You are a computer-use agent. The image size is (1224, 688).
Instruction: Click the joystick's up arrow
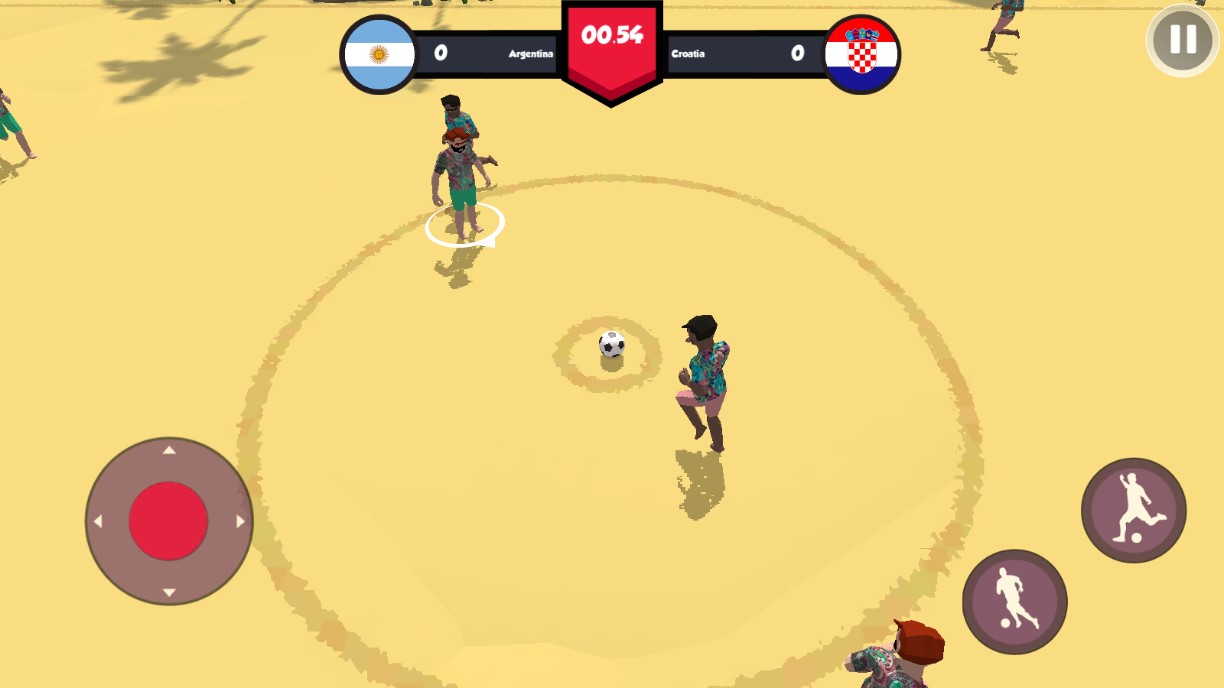tap(169, 451)
